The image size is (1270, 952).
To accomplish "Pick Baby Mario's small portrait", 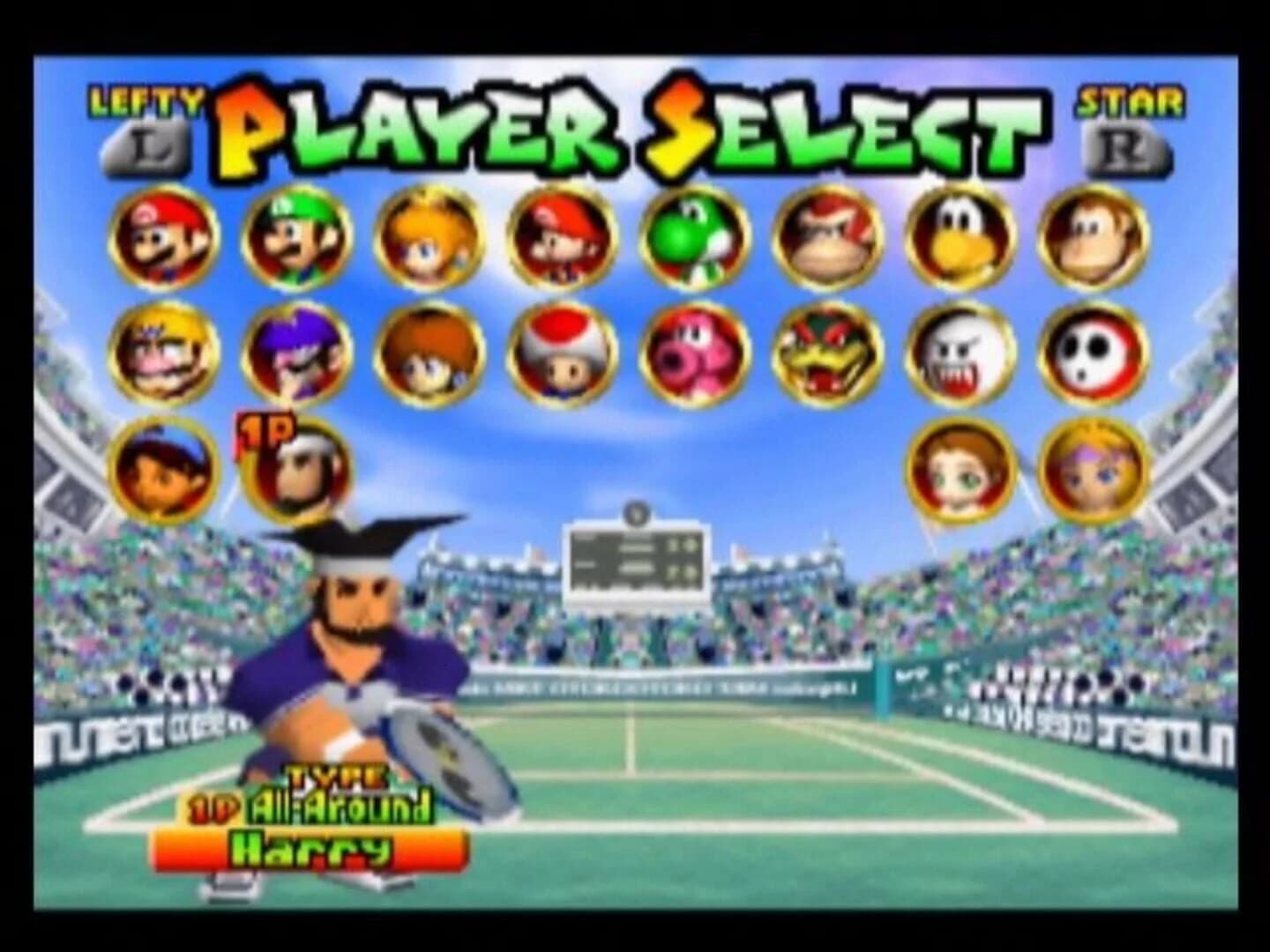I will pos(564,238).
